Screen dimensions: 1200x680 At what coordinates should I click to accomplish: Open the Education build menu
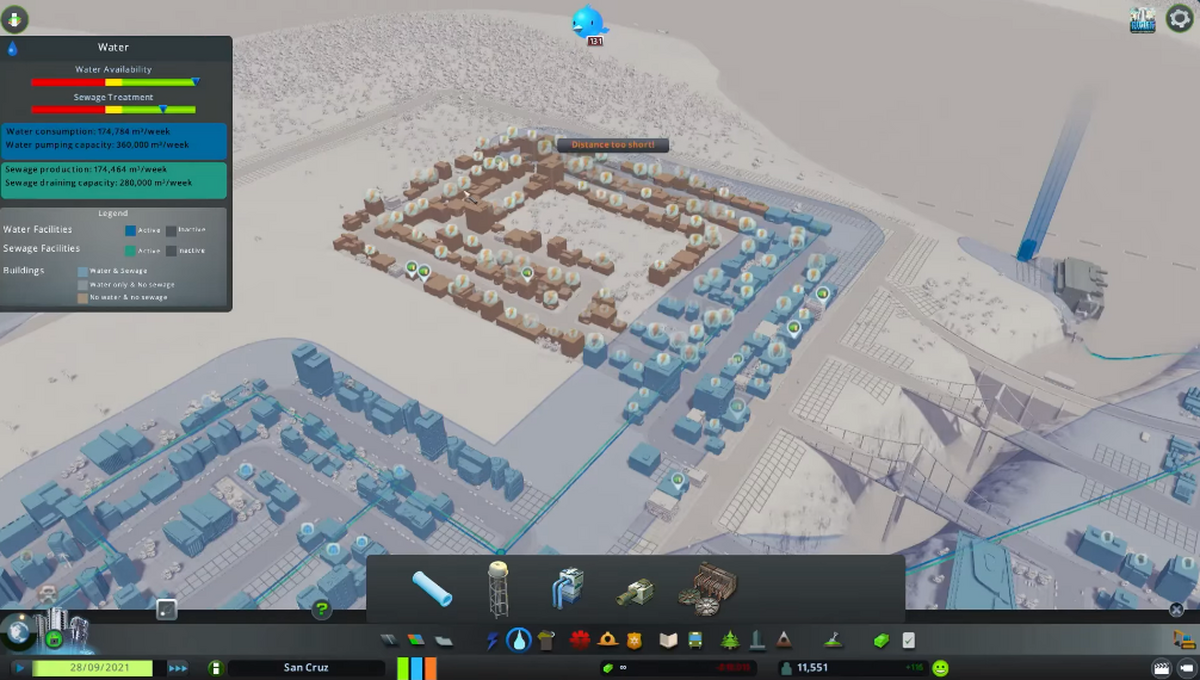(x=667, y=641)
